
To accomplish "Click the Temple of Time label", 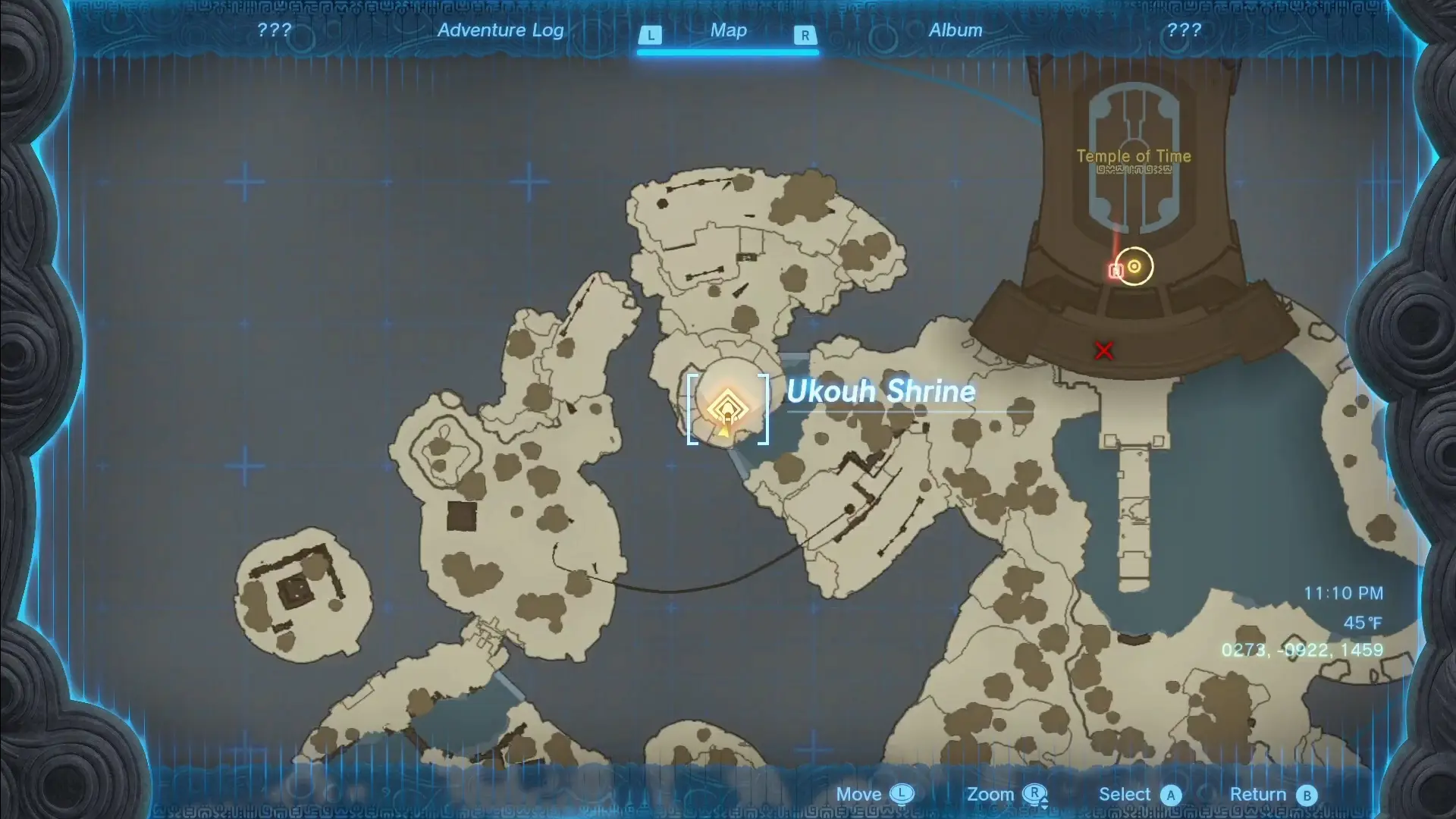I will [x=1134, y=156].
